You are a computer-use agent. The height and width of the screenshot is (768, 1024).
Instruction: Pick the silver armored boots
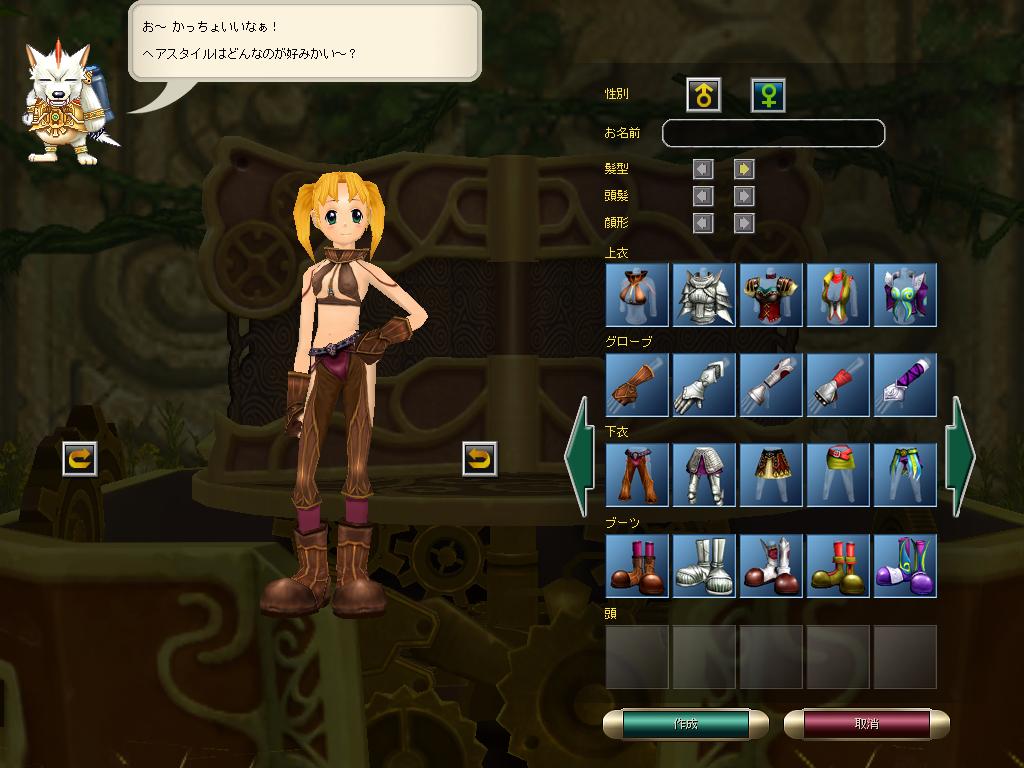pyautogui.click(x=704, y=565)
